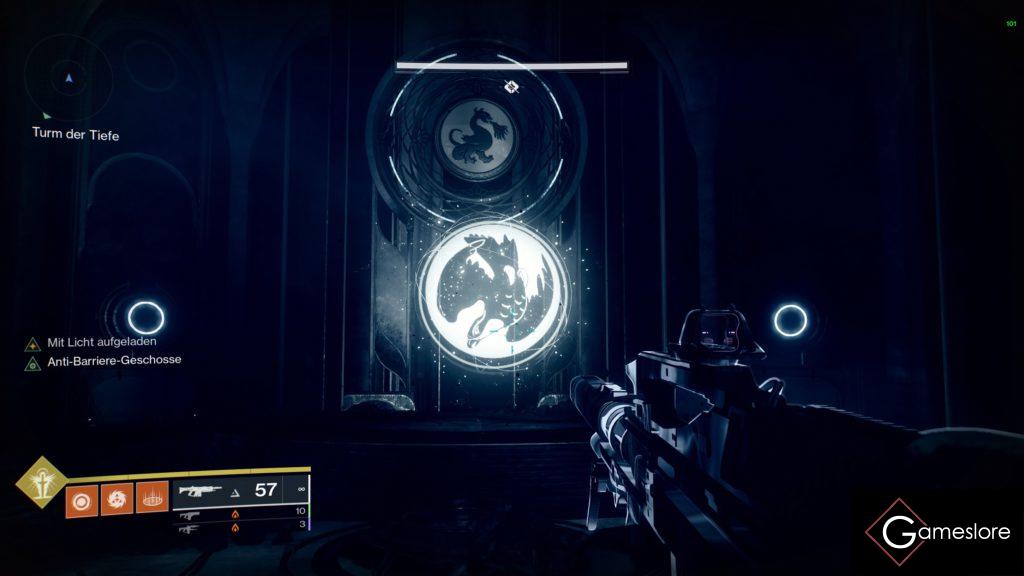Activate the grenade ability icon
The width and height of the screenshot is (1024, 576).
coord(80,499)
